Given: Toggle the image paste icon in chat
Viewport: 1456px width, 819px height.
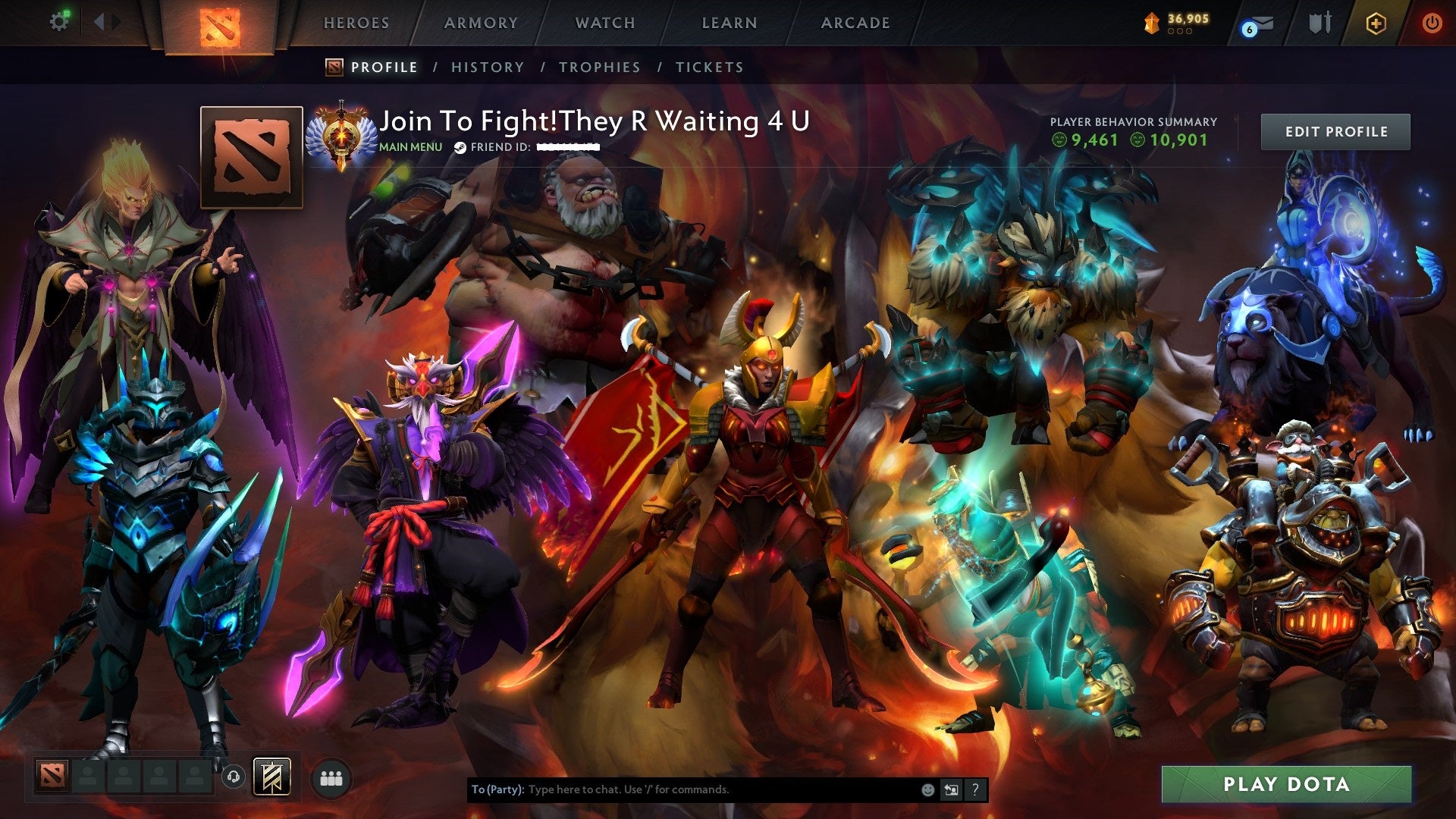Looking at the screenshot, I should pos(951,789).
